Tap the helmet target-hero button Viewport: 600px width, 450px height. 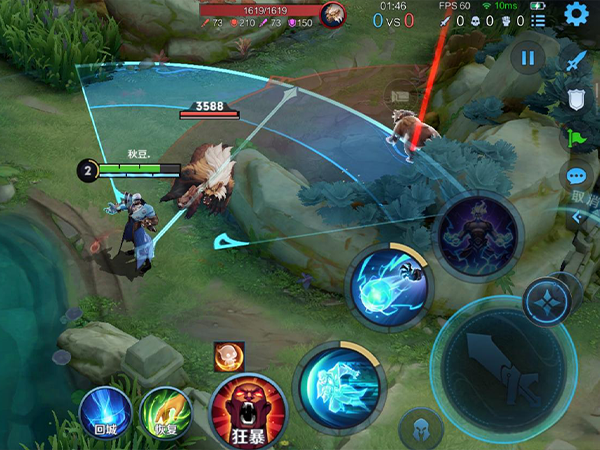pos(421,430)
